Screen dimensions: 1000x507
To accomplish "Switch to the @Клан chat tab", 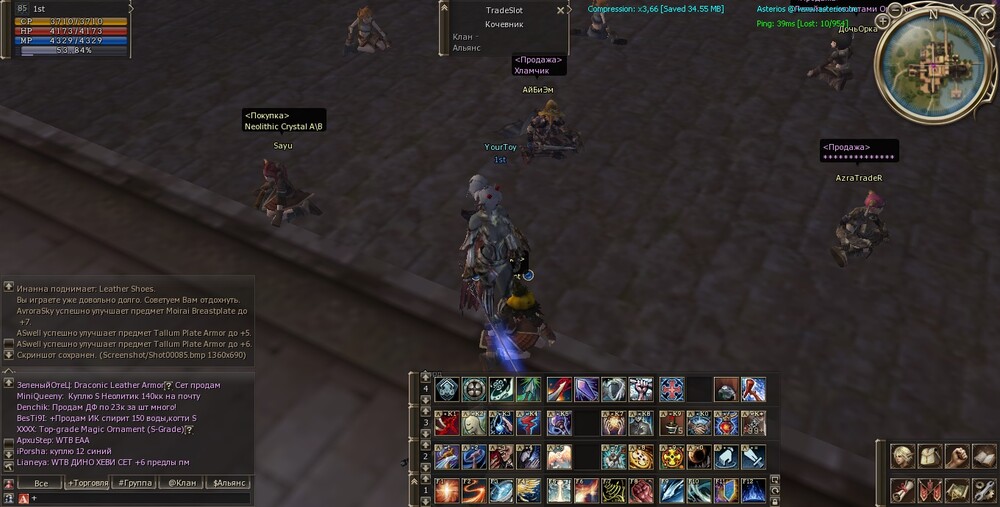I will [x=181, y=483].
